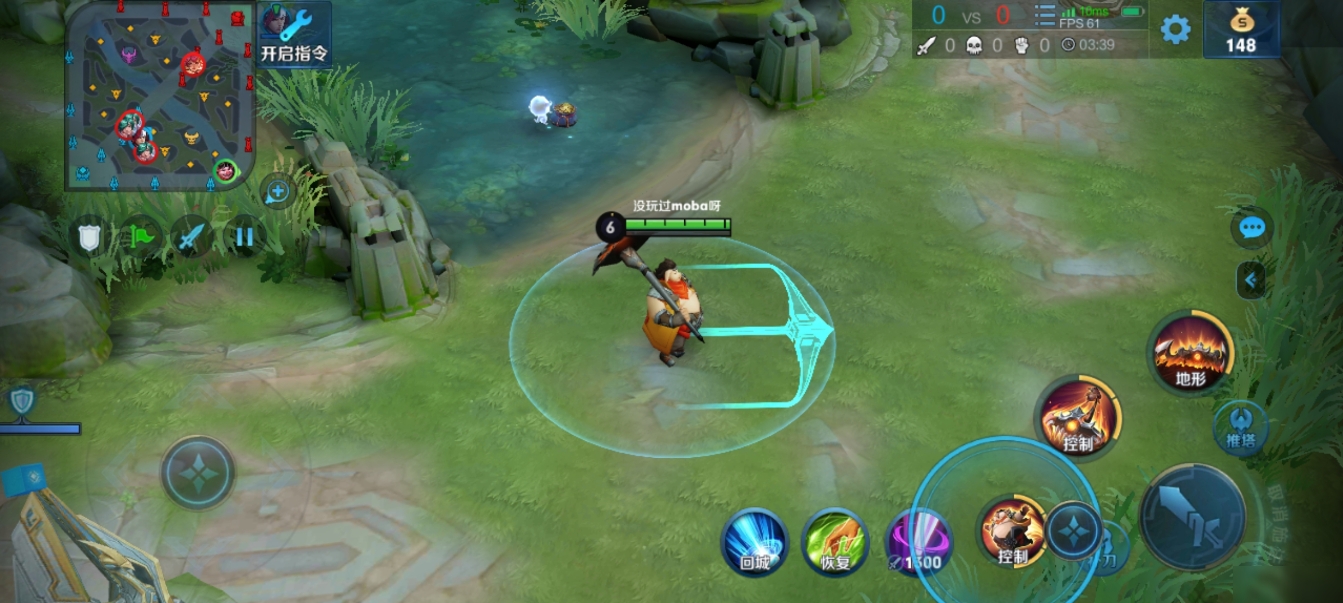Toggle the 开启指令 command button

coord(295,33)
